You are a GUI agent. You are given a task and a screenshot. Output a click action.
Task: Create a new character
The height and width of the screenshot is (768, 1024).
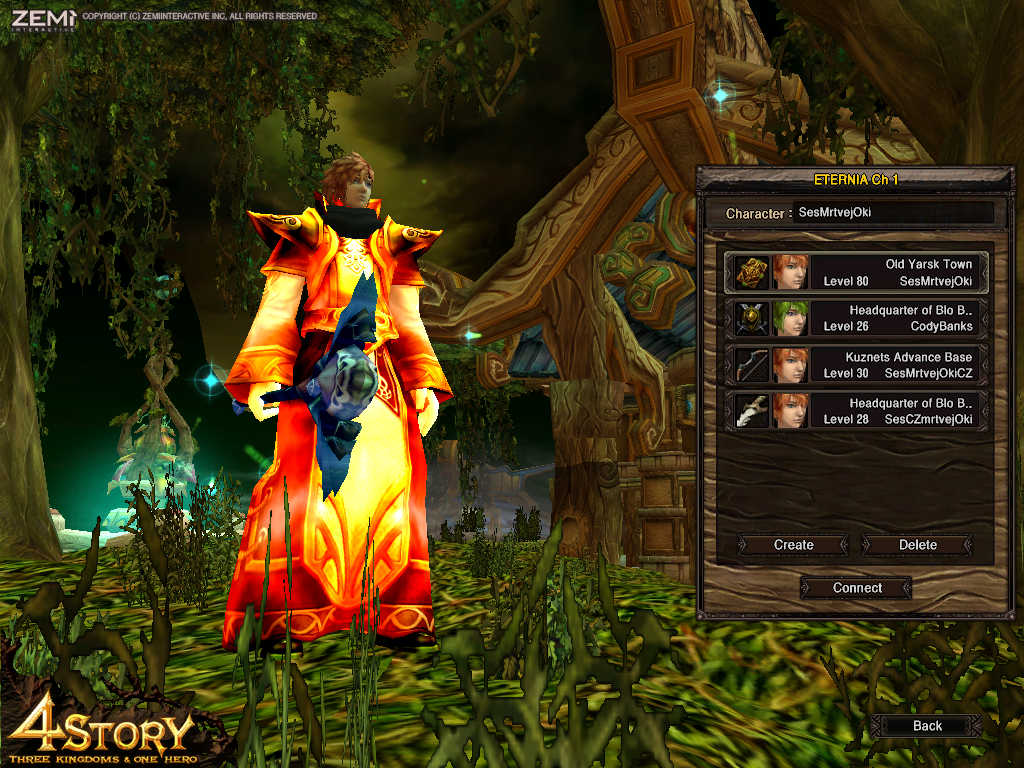point(793,545)
